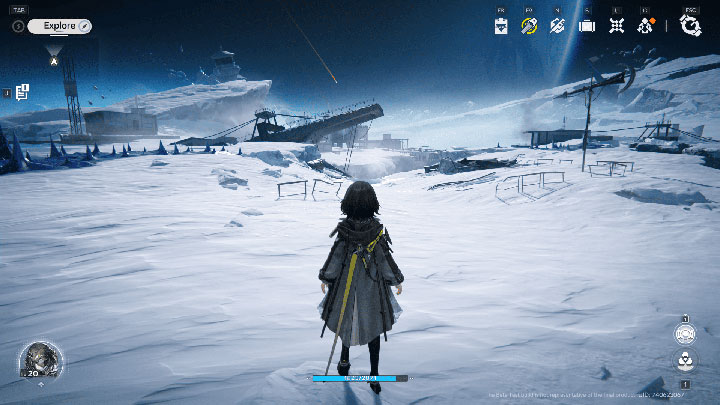Click the character portrait at level 20
The image size is (720, 405).
click(40, 360)
